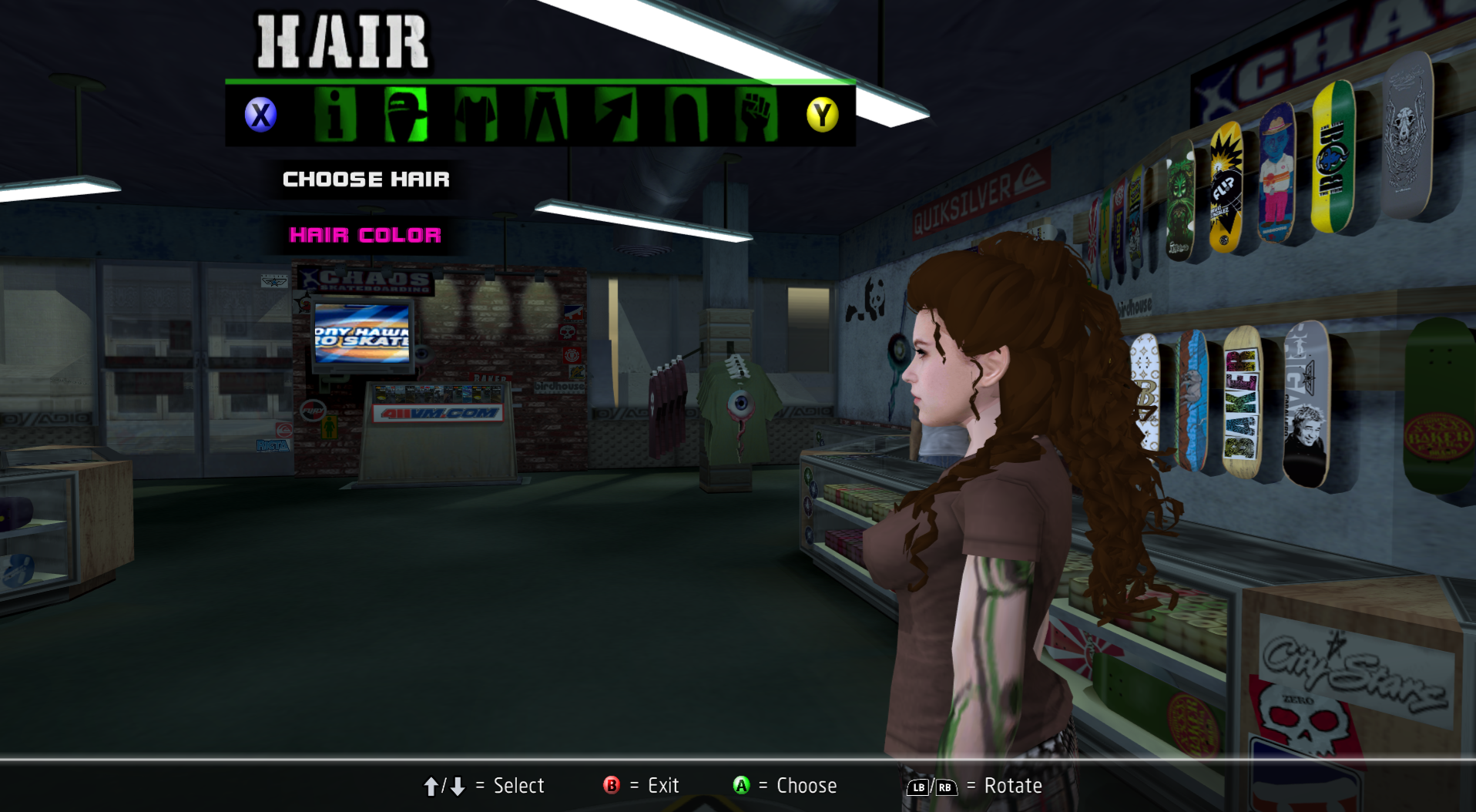Select the raised fist category tab

756,116
